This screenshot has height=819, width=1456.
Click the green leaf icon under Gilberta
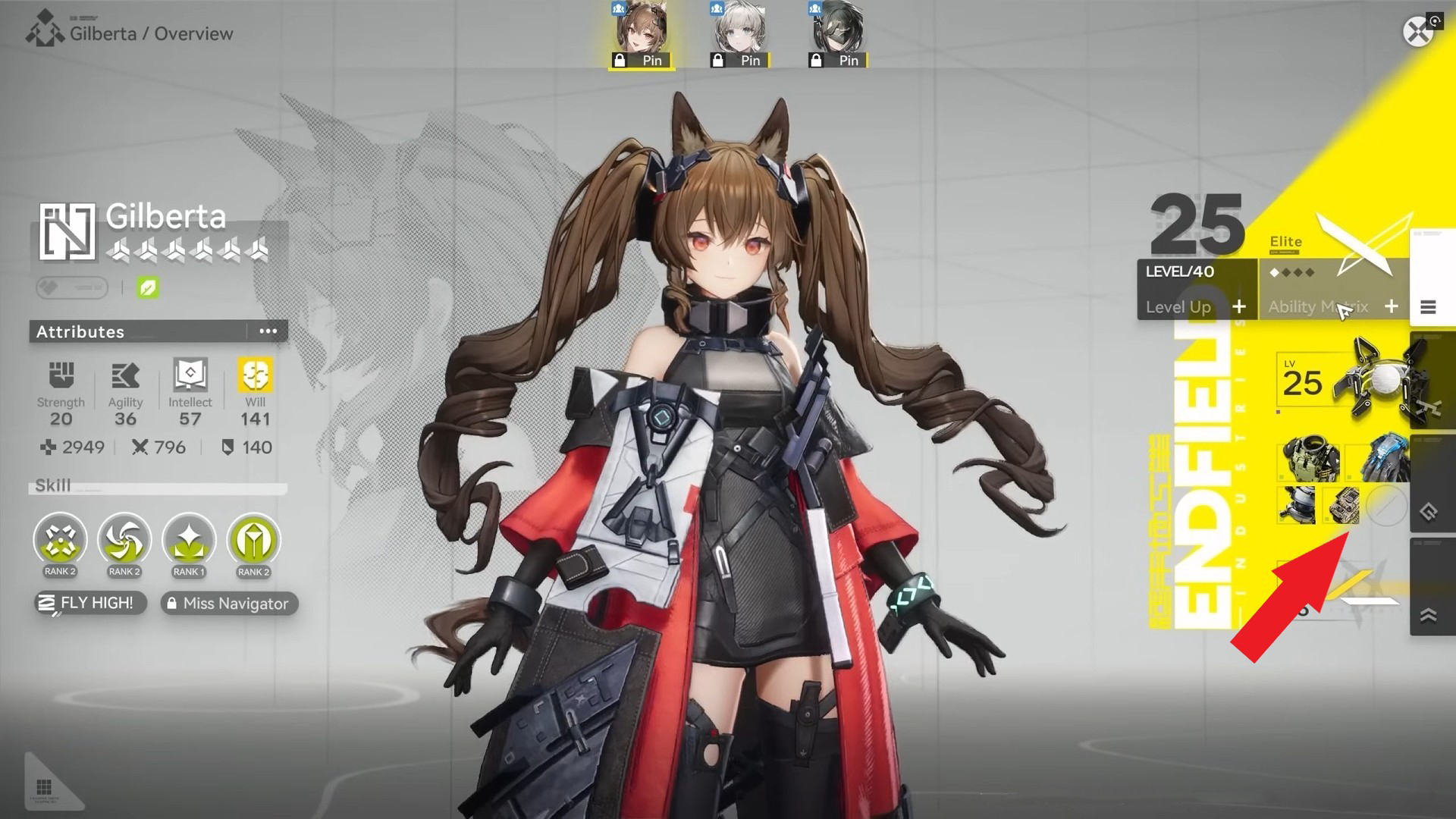tap(149, 287)
